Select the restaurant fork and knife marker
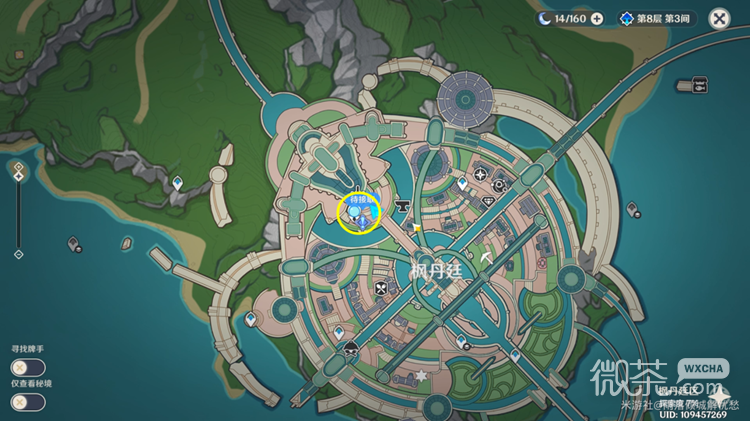 tap(380, 290)
